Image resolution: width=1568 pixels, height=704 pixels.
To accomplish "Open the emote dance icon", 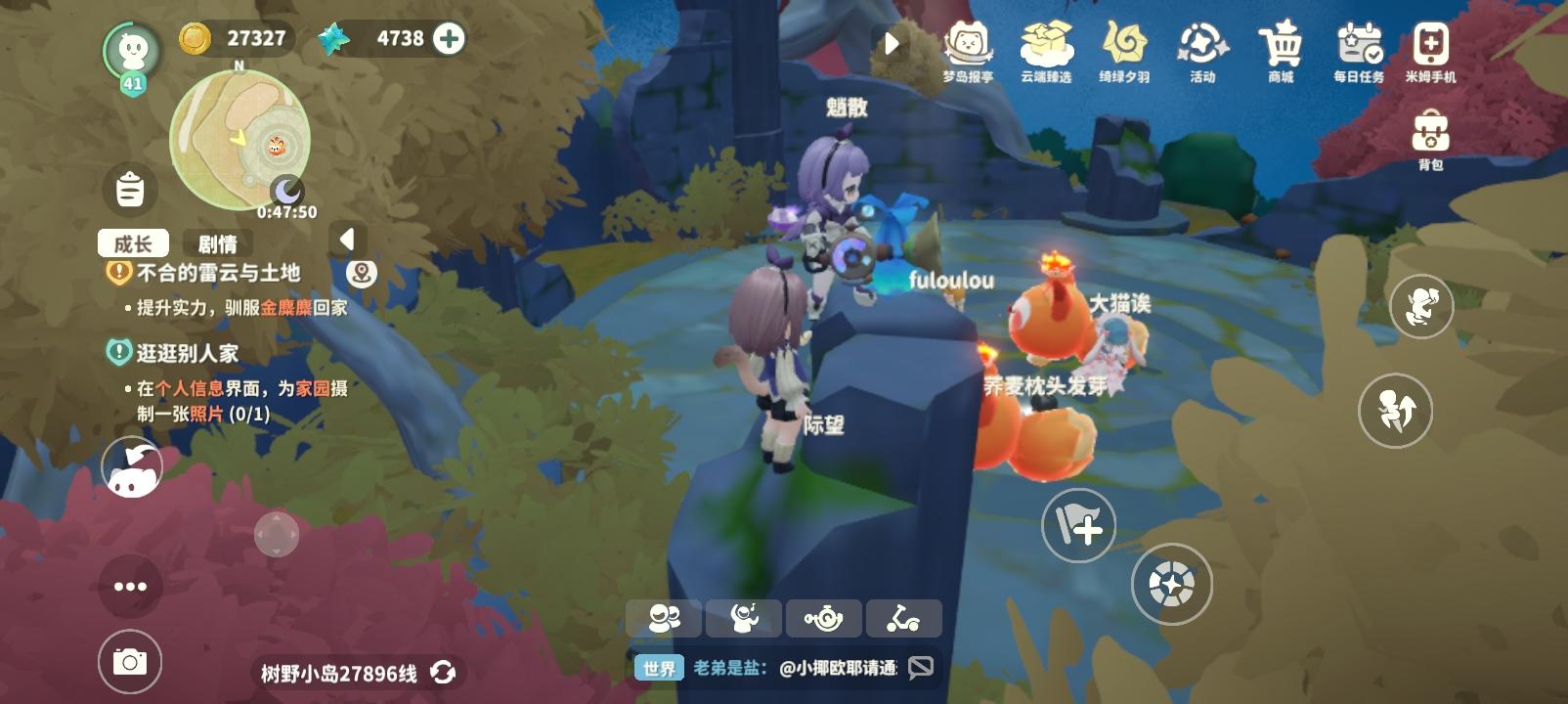I will (x=745, y=618).
